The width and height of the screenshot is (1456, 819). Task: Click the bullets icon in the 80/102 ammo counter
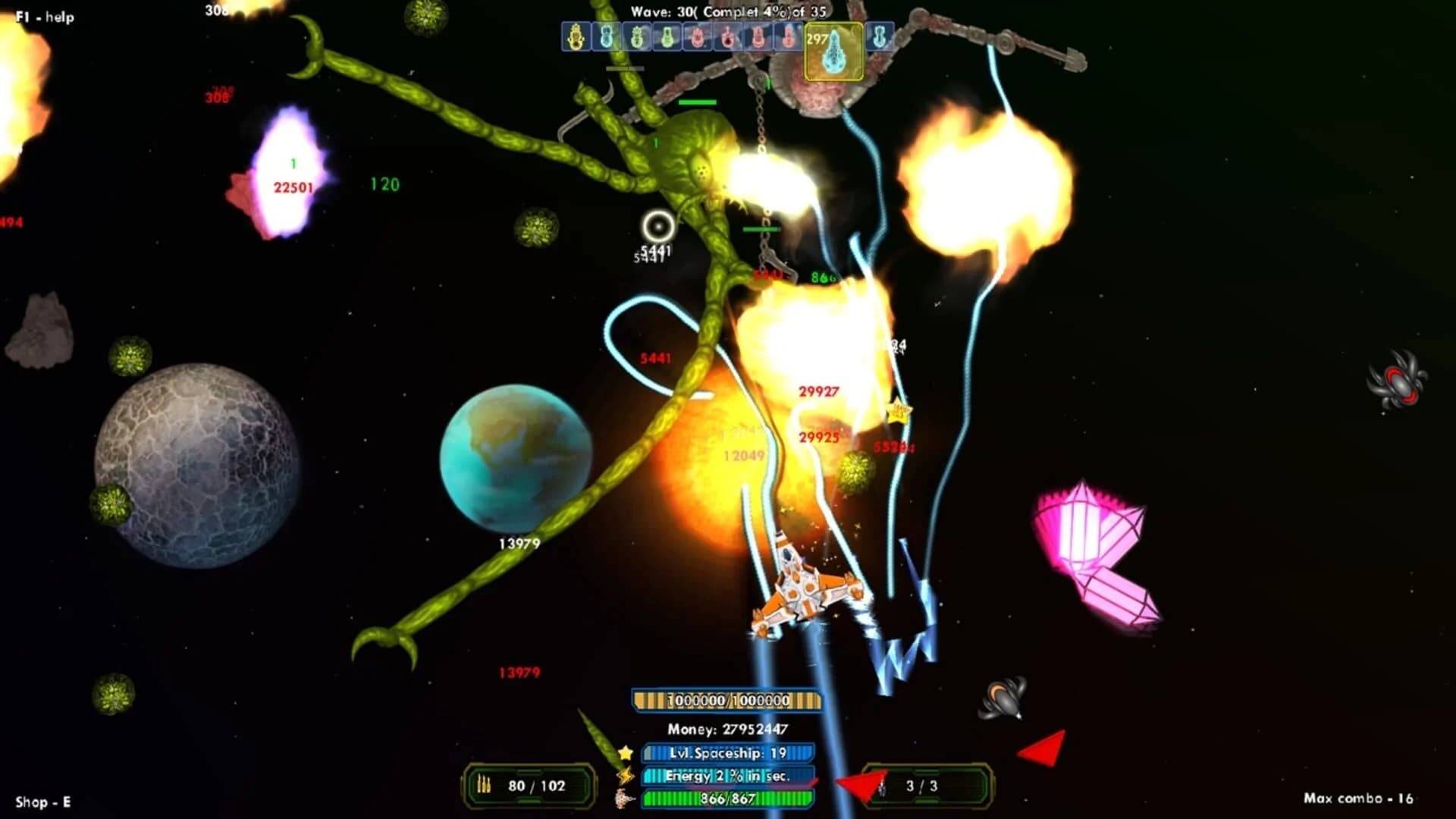pyautogui.click(x=483, y=785)
